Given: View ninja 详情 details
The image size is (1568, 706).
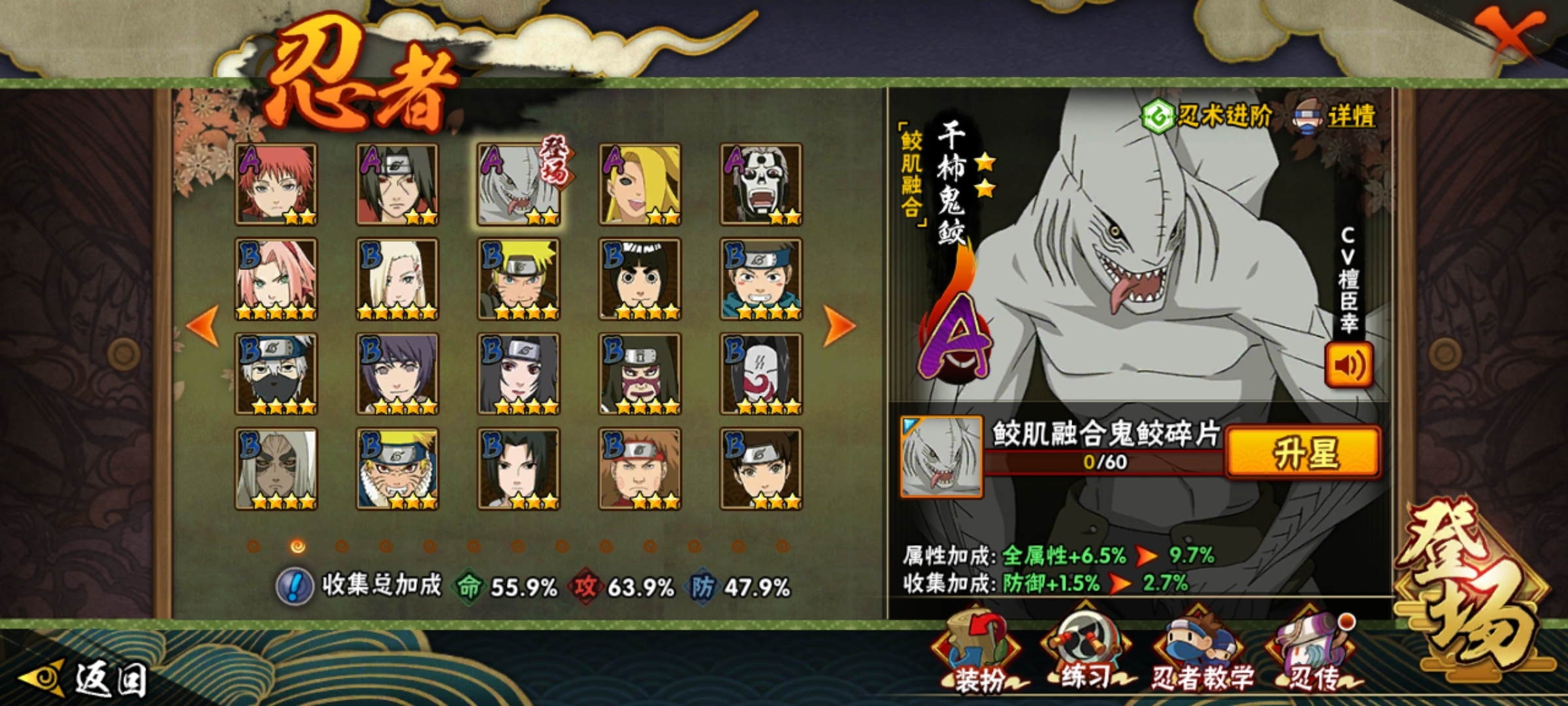Looking at the screenshot, I should click(x=1335, y=117).
